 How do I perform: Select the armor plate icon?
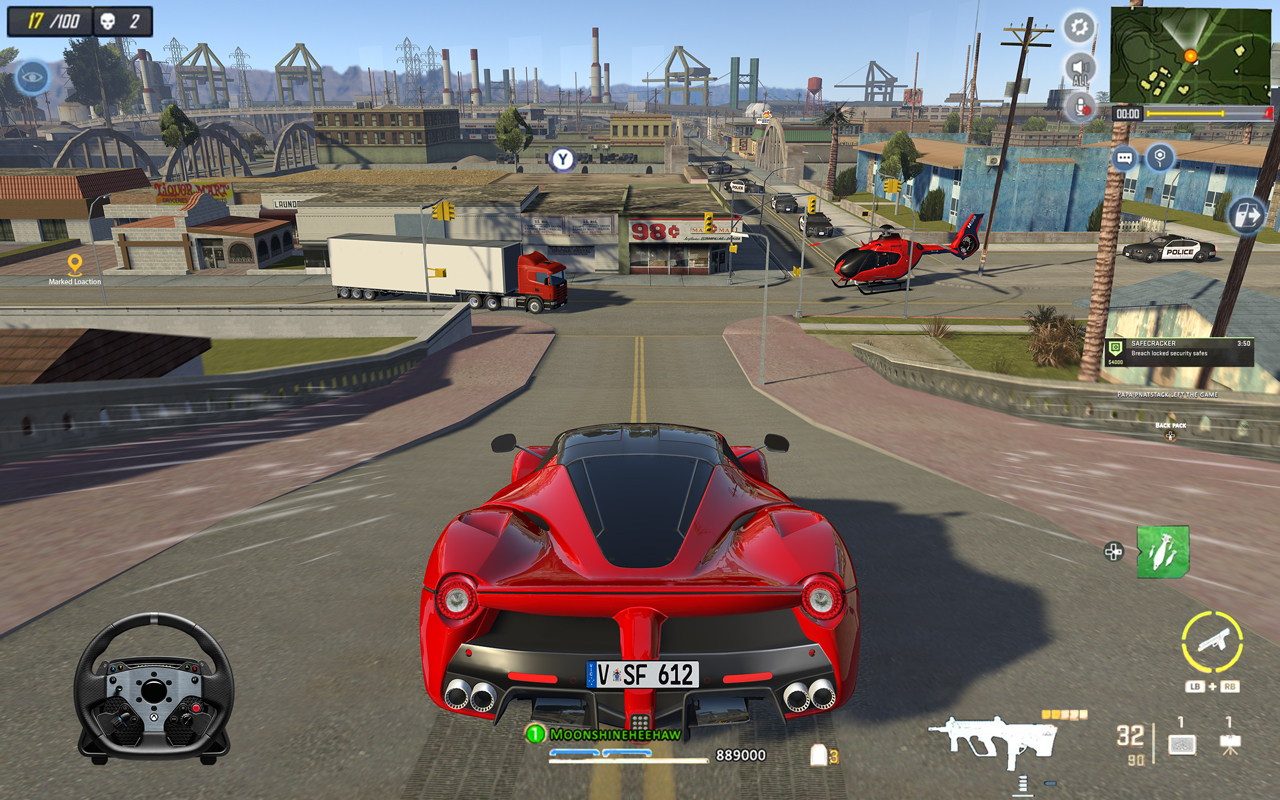(819, 756)
